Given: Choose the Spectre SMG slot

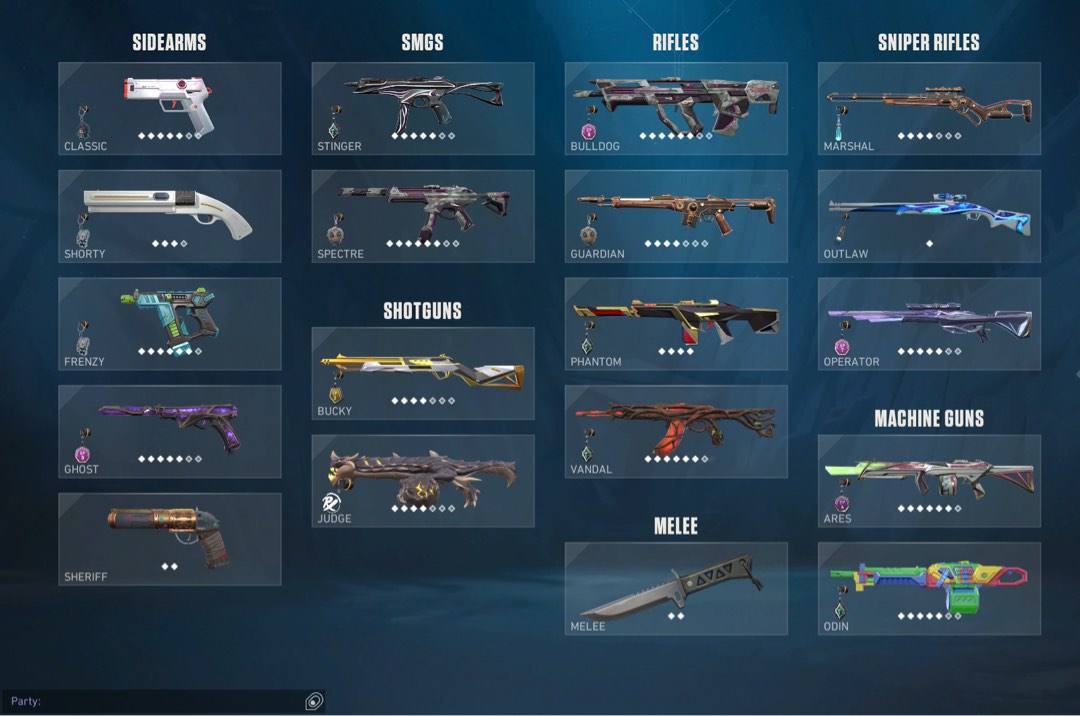Looking at the screenshot, I should [422, 216].
